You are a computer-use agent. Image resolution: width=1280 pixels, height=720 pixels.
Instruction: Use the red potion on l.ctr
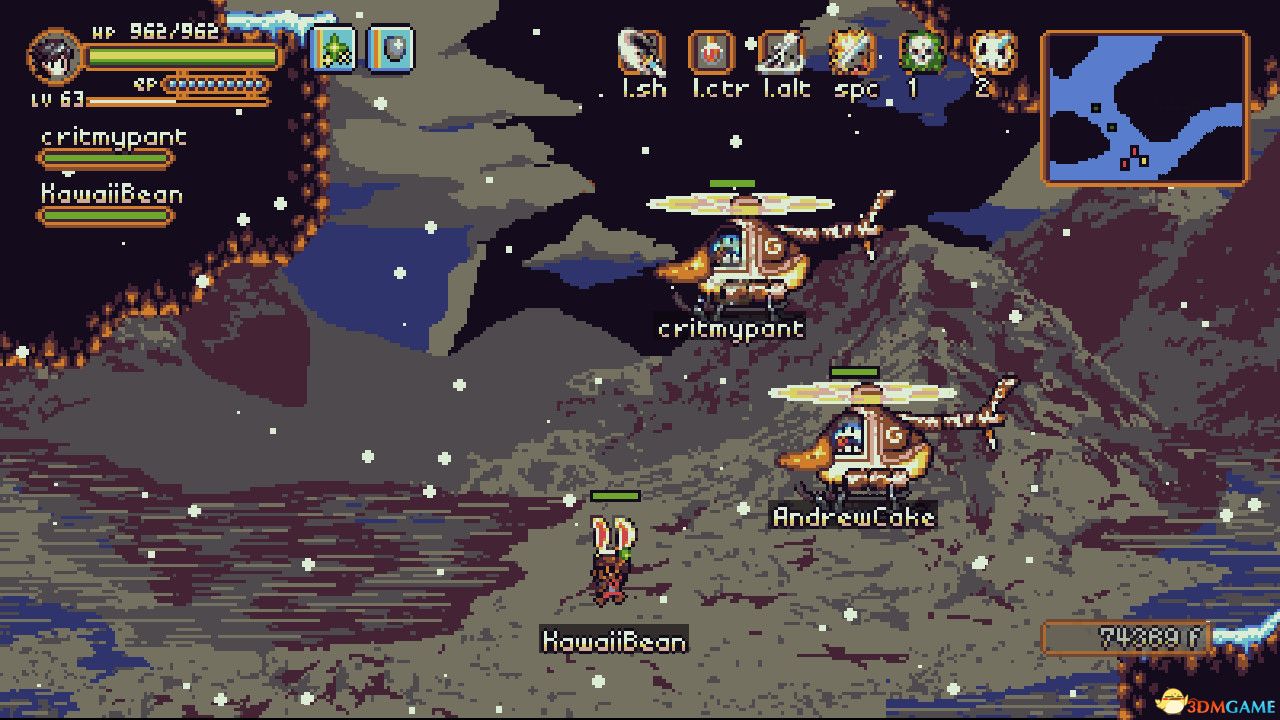pos(712,52)
